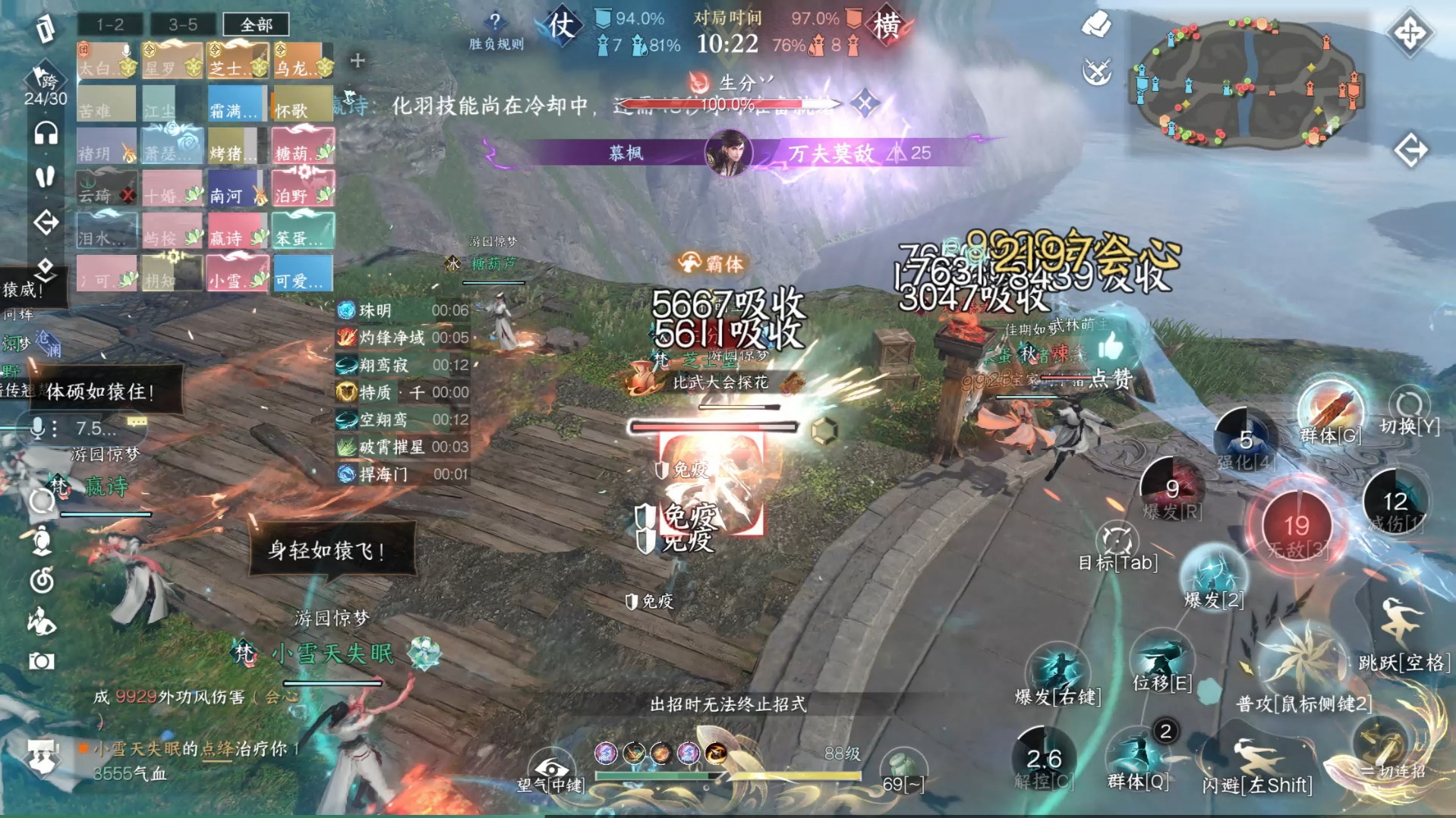Open the battlefield minimap
1456x818 pixels.
(x=1248, y=82)
